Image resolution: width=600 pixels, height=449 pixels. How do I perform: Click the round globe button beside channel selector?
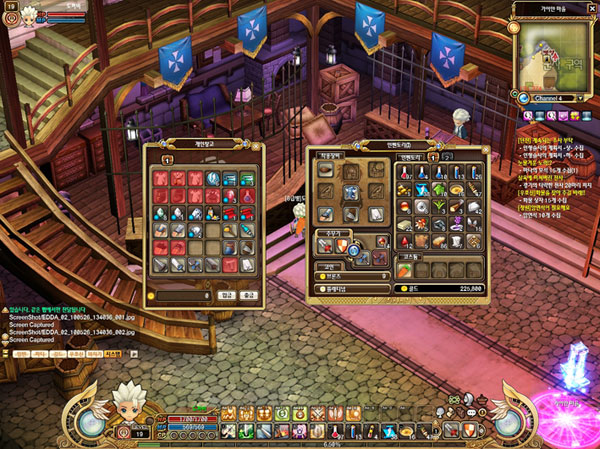[523, 98]
